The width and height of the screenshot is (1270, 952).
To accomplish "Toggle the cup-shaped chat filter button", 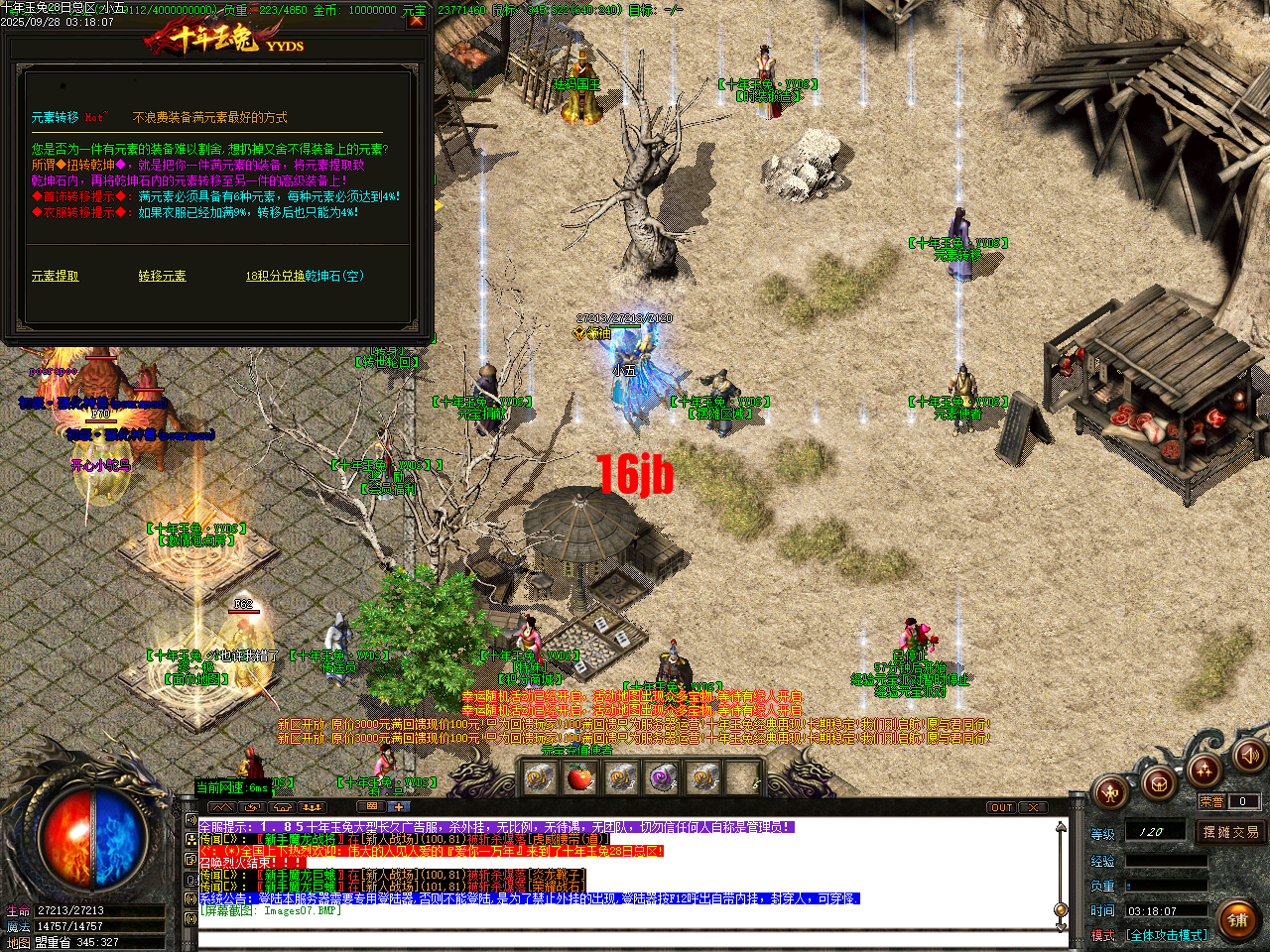I will (282, 807).
